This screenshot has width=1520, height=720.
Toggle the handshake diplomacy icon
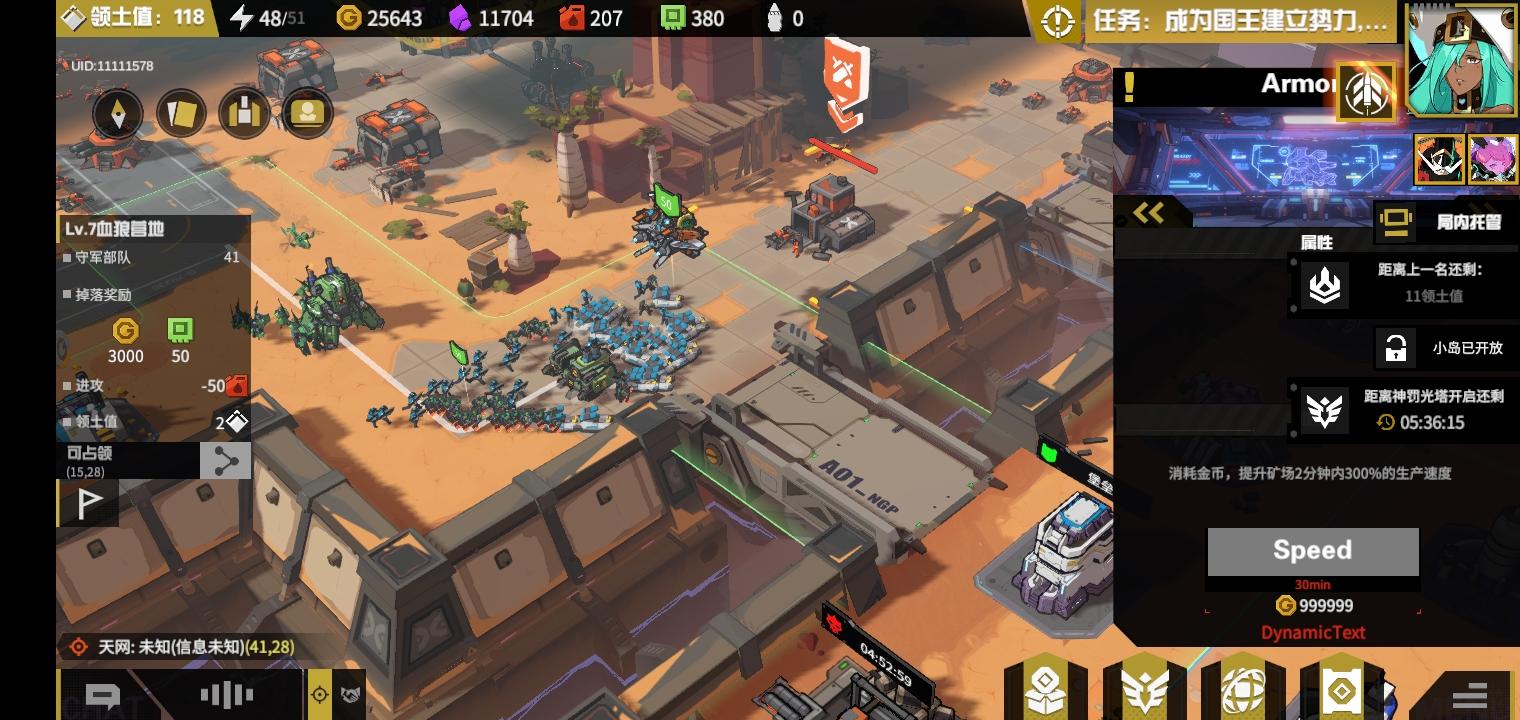[x=351, y=694]
